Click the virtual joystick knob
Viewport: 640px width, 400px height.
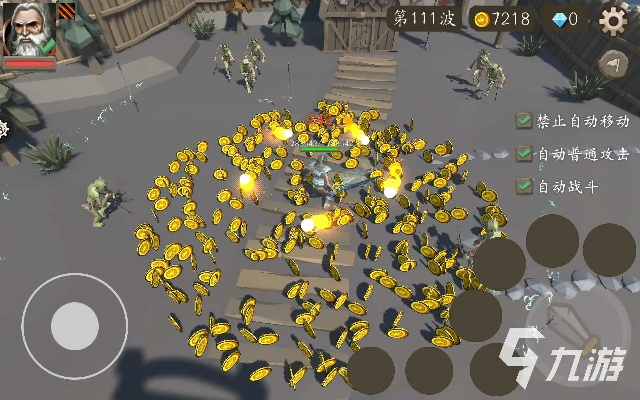[75, 326]
